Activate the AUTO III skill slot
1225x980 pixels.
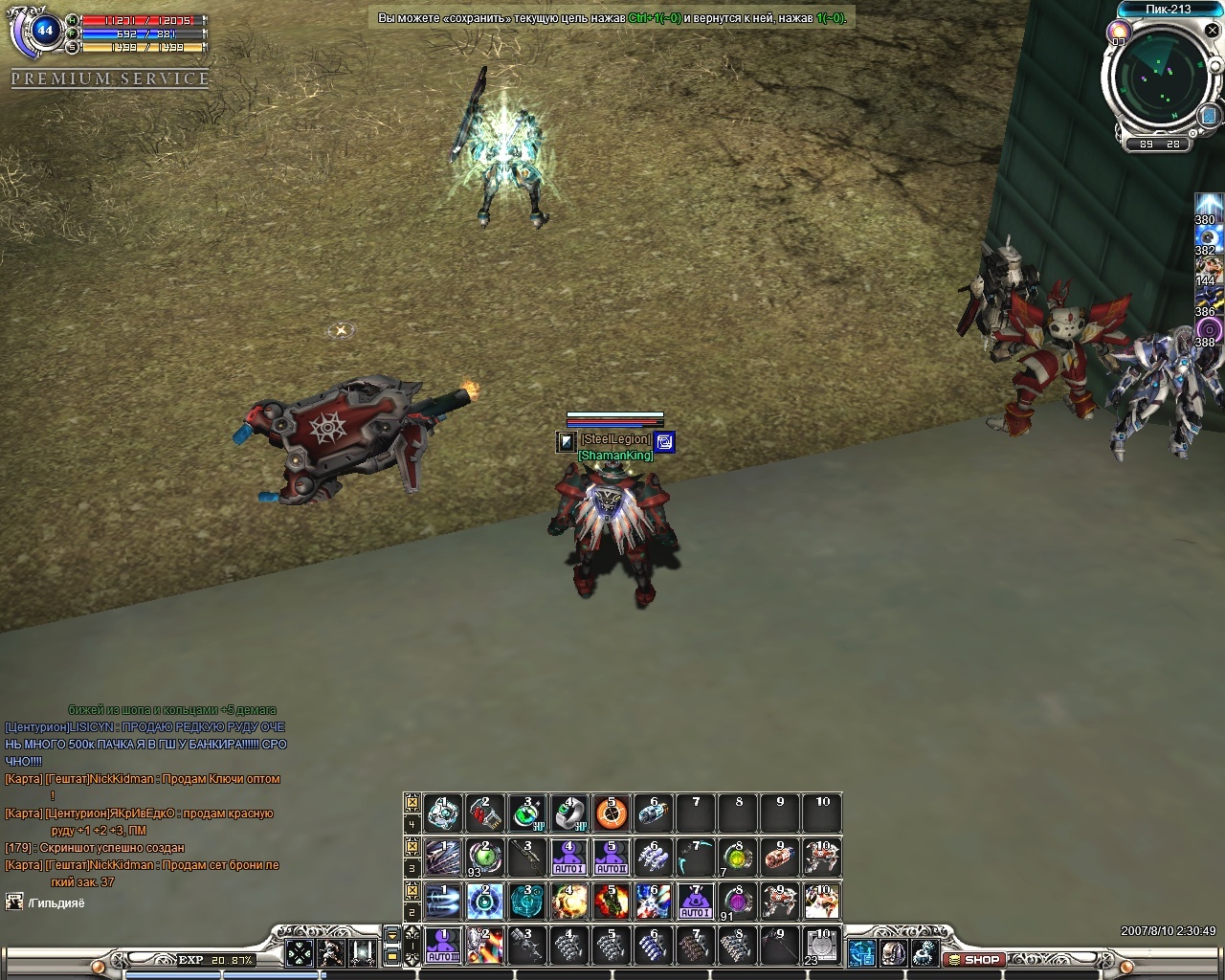click(x=442, y=945)
